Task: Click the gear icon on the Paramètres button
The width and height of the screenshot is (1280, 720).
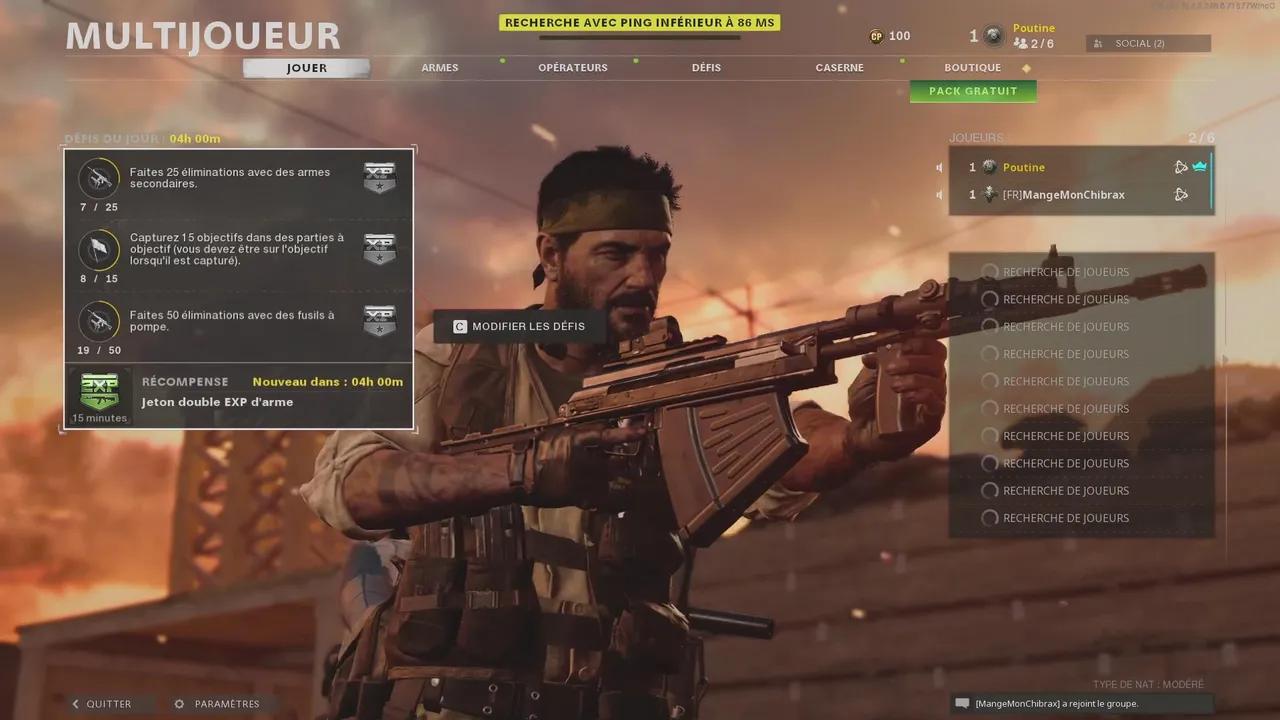Action: pyautogui.click(x=180, y=703)
